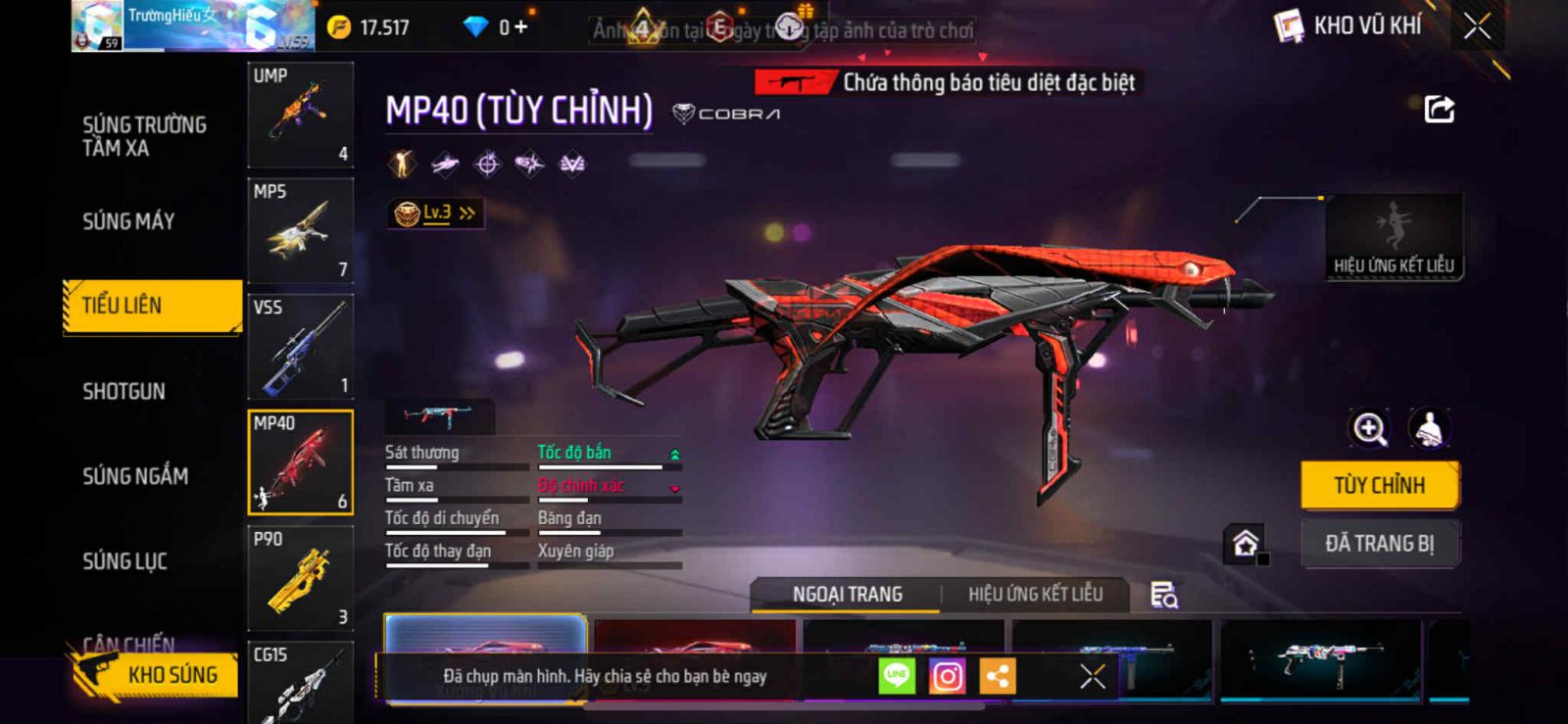
Task: Expand the Lv.3 weapon level badge
Action: (x=436, y=213)
